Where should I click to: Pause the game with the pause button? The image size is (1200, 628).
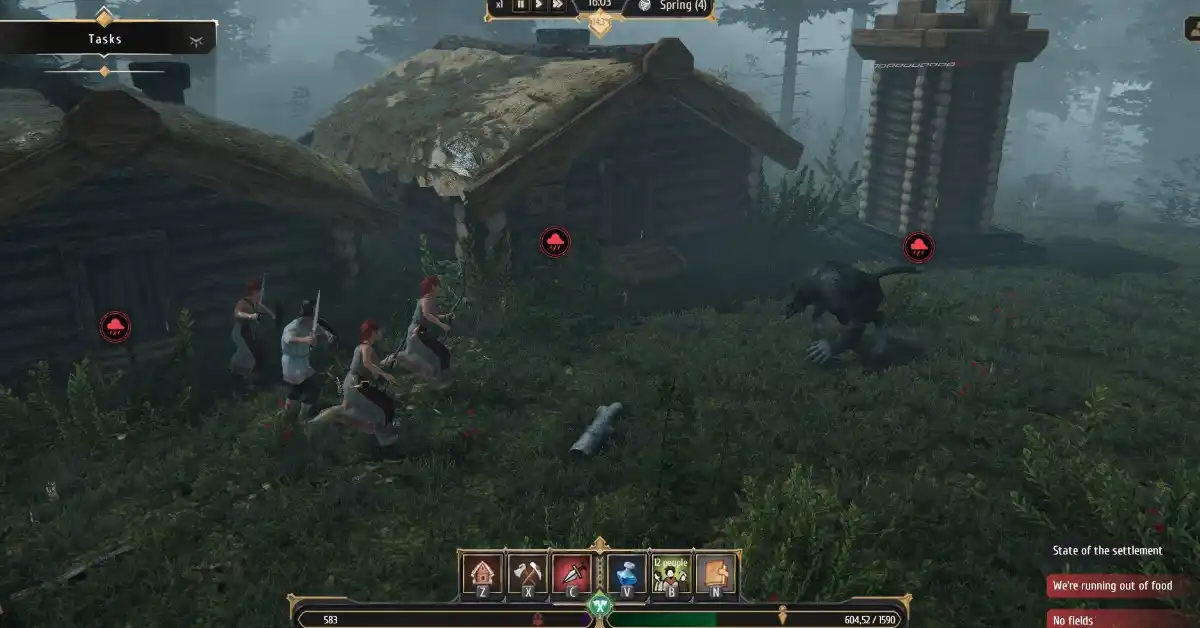point(520,5)
